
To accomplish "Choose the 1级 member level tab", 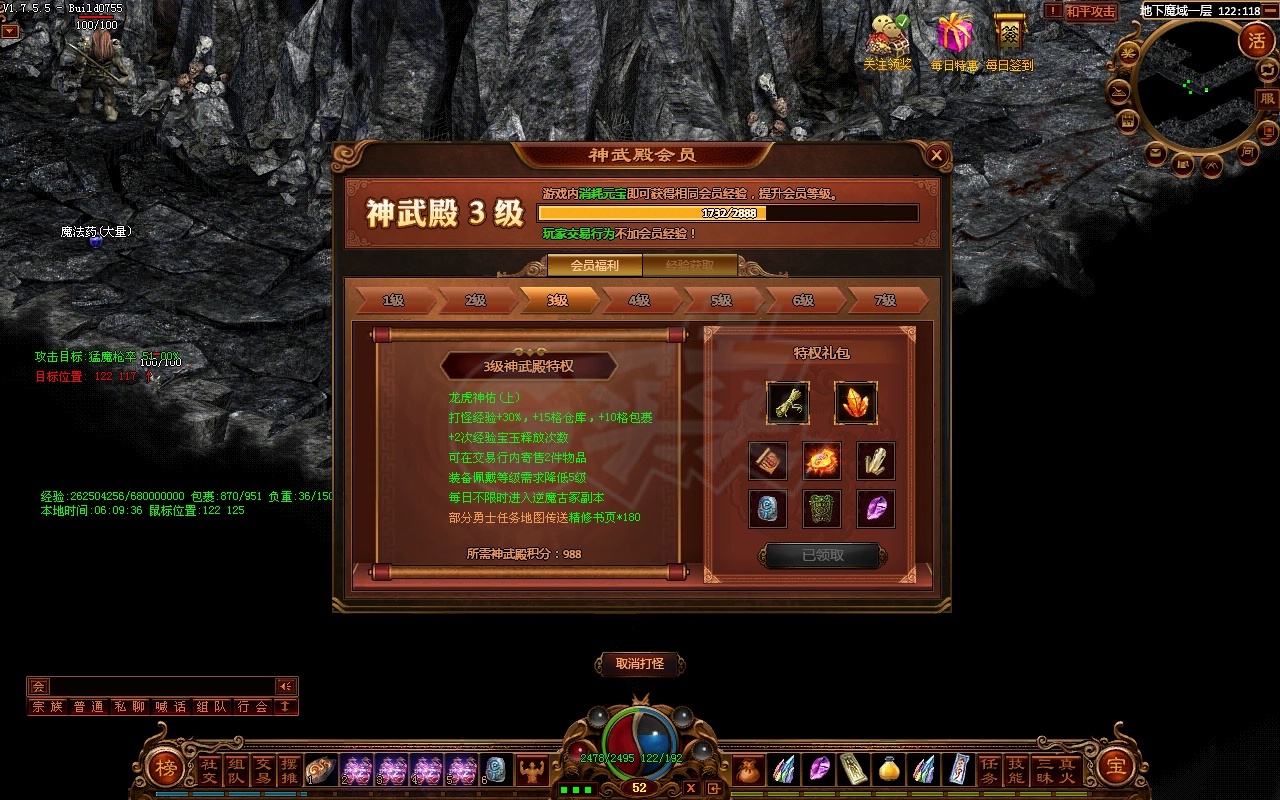I will (x=393, y=300).
